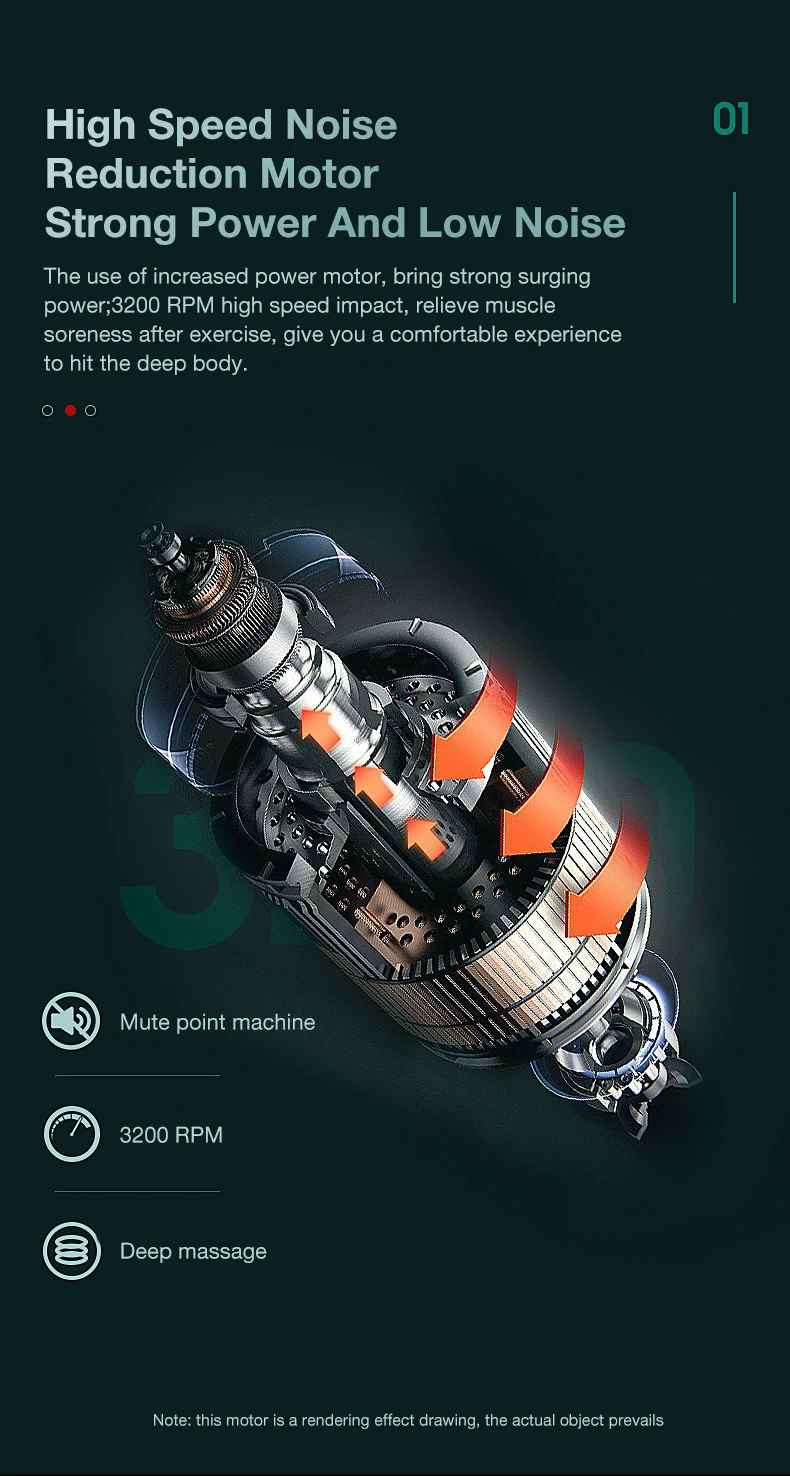Select the red carousel indicator dot
This screenshot has width=790, height=1476.
[70, 410]
